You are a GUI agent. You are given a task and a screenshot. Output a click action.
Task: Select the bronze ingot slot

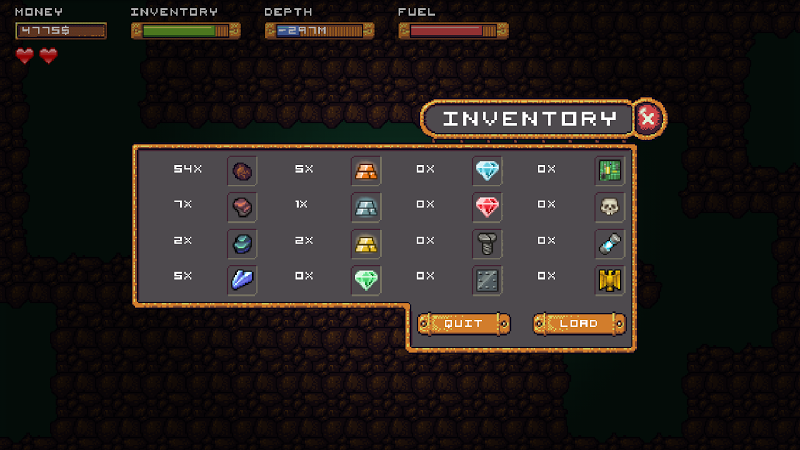pyautogui.click(x=365, y=170)
